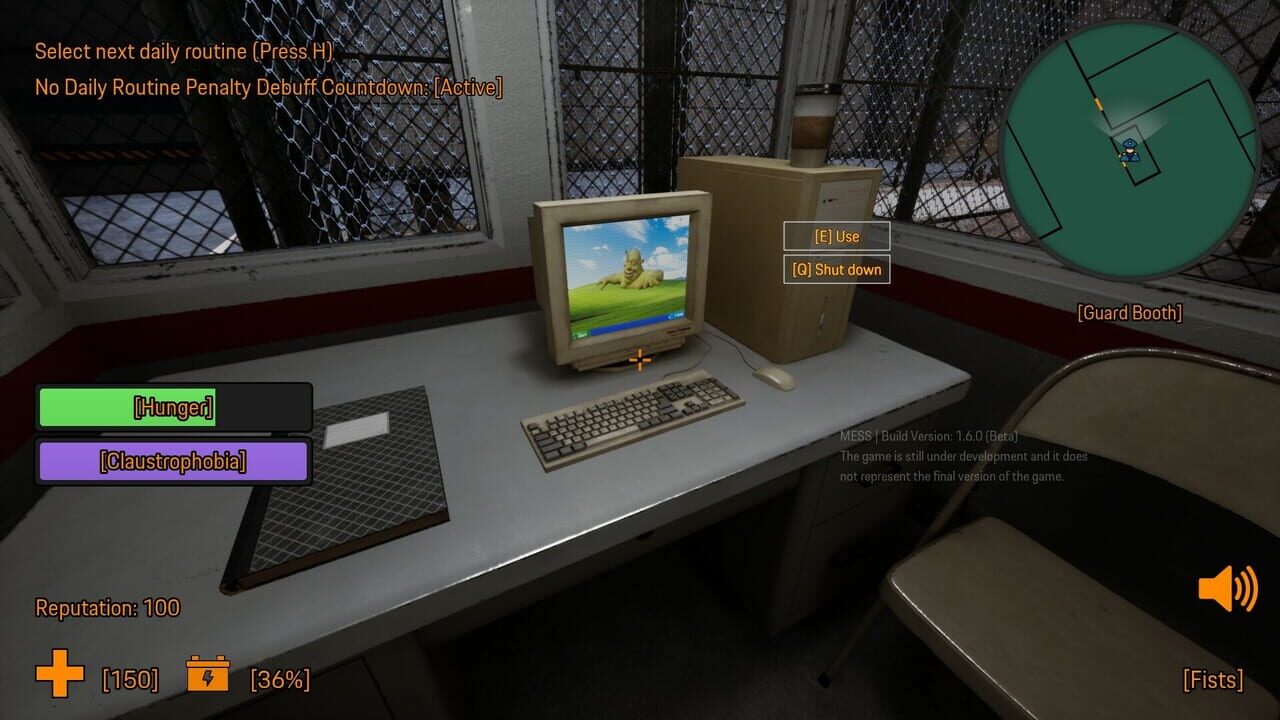1280x720 pixels.
Task: Click the Select next daily routine prompt
Action: coord(182,51)
